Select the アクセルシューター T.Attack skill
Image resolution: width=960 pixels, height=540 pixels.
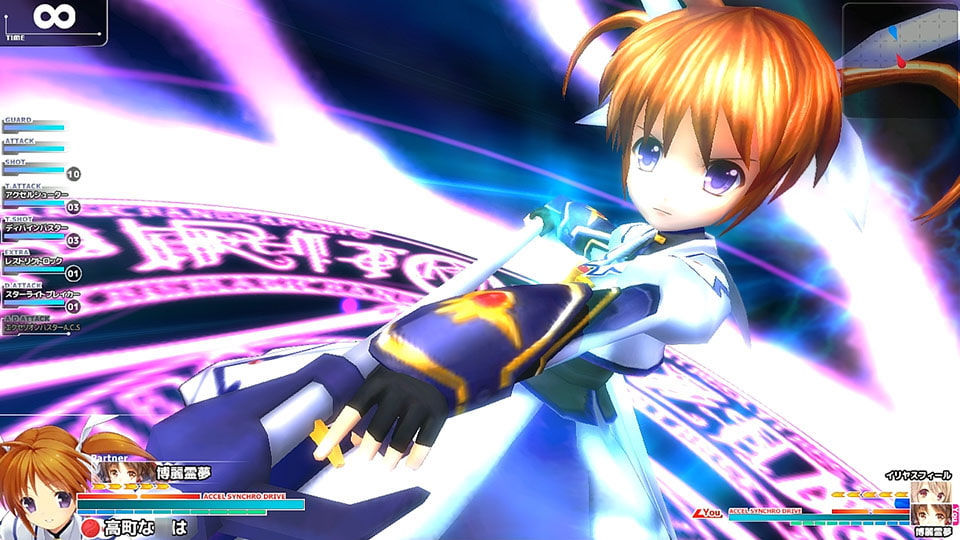pos(36,194)
